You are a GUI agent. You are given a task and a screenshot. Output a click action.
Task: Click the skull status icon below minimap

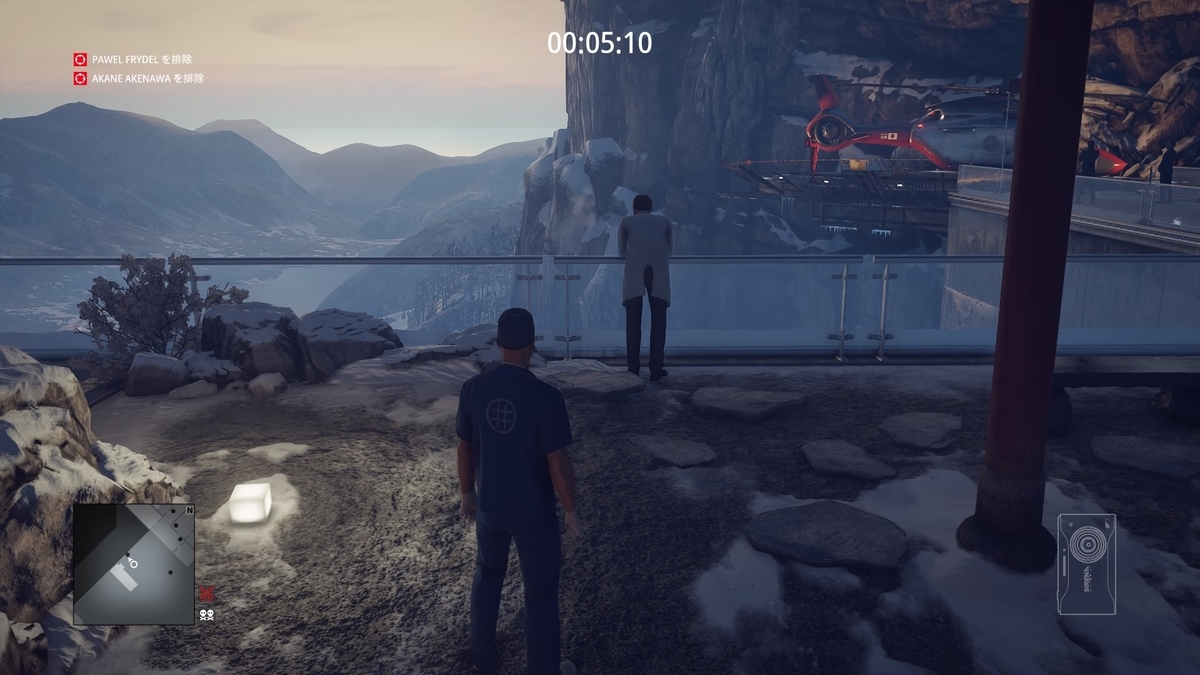coord(206,614)
